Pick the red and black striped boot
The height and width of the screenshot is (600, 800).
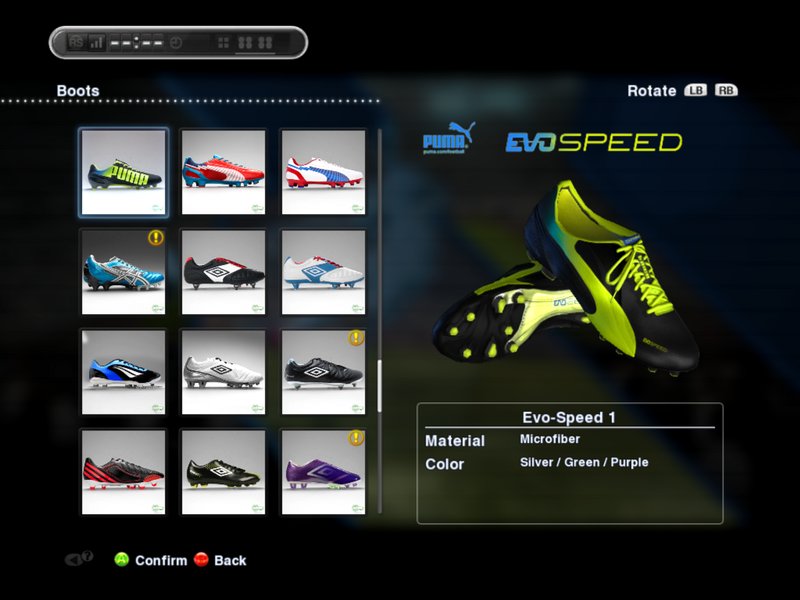[123, 472]
